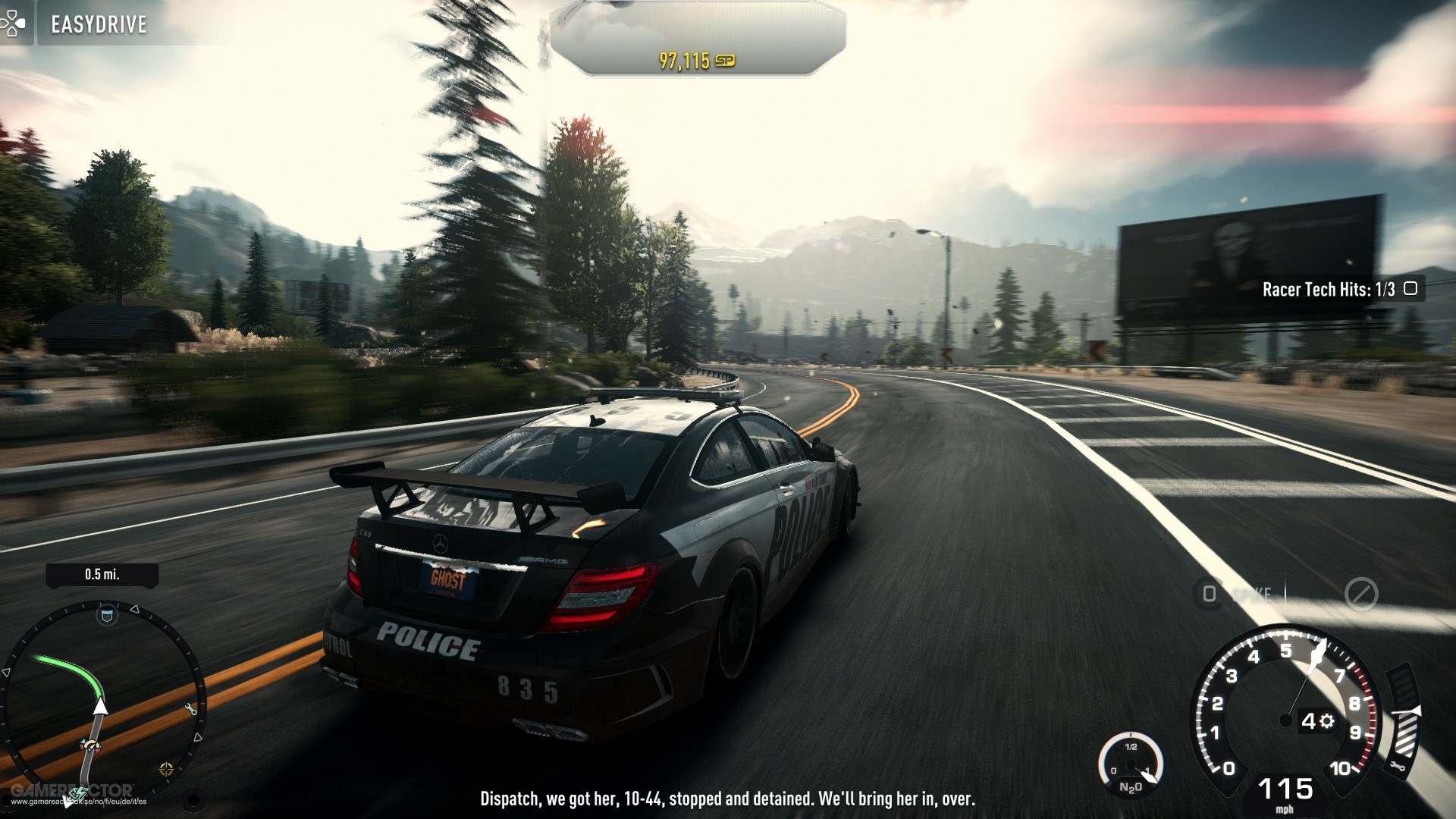Select the wrench repair shop minimap marker
This screenshot has height=819, width=1456.
[190, 709]
